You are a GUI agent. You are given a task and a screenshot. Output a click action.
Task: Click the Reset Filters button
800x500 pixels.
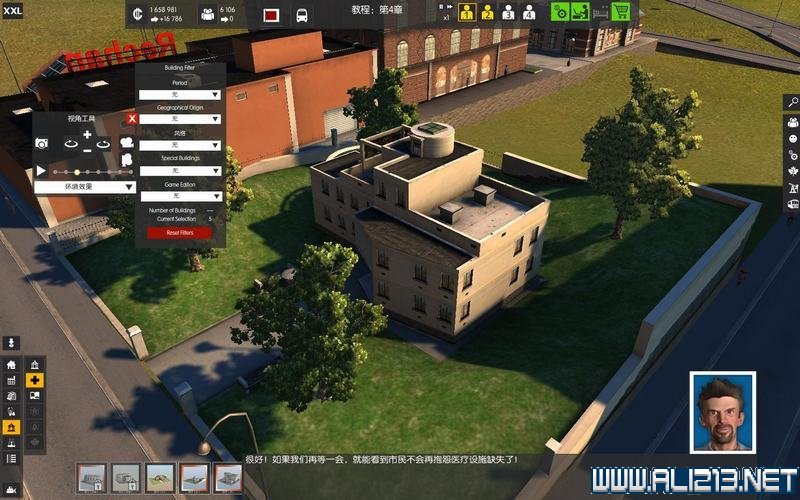click(180, 233)
